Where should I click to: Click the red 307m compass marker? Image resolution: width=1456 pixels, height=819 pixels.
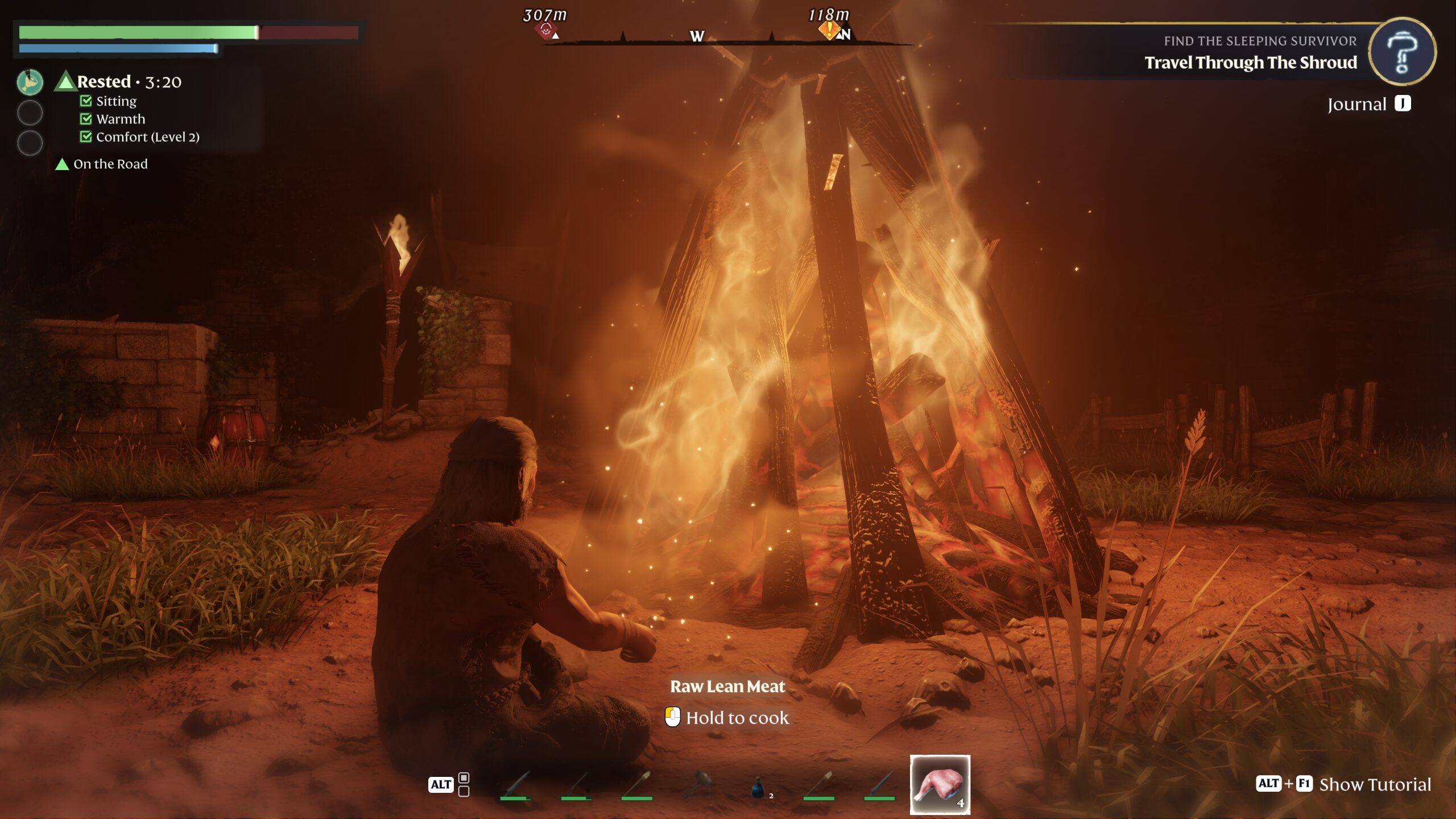(x=545, y=30)
